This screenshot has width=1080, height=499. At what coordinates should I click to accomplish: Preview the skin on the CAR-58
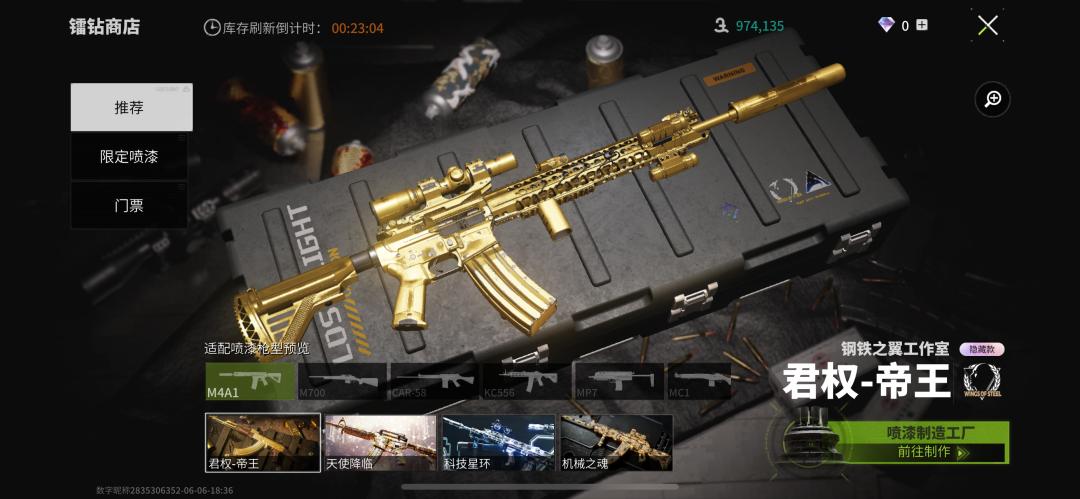coord(434,381)
